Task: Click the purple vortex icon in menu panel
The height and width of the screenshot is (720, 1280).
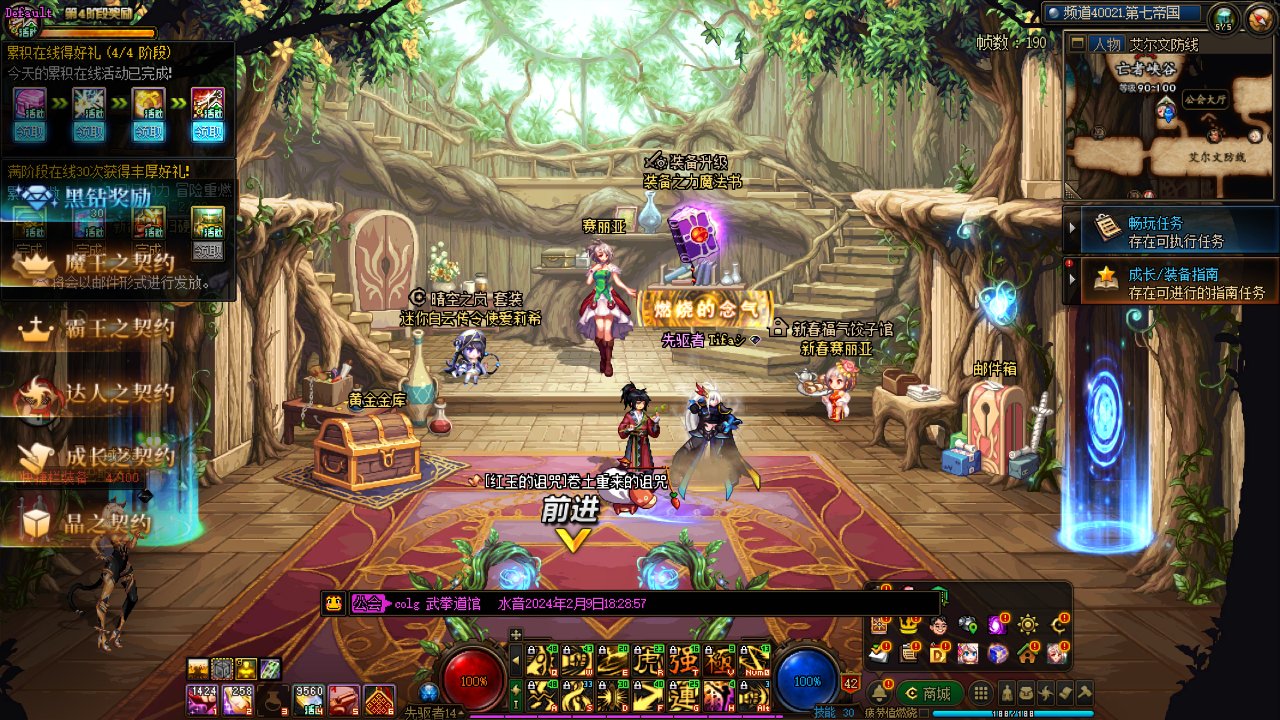Action: pos(997,625)
